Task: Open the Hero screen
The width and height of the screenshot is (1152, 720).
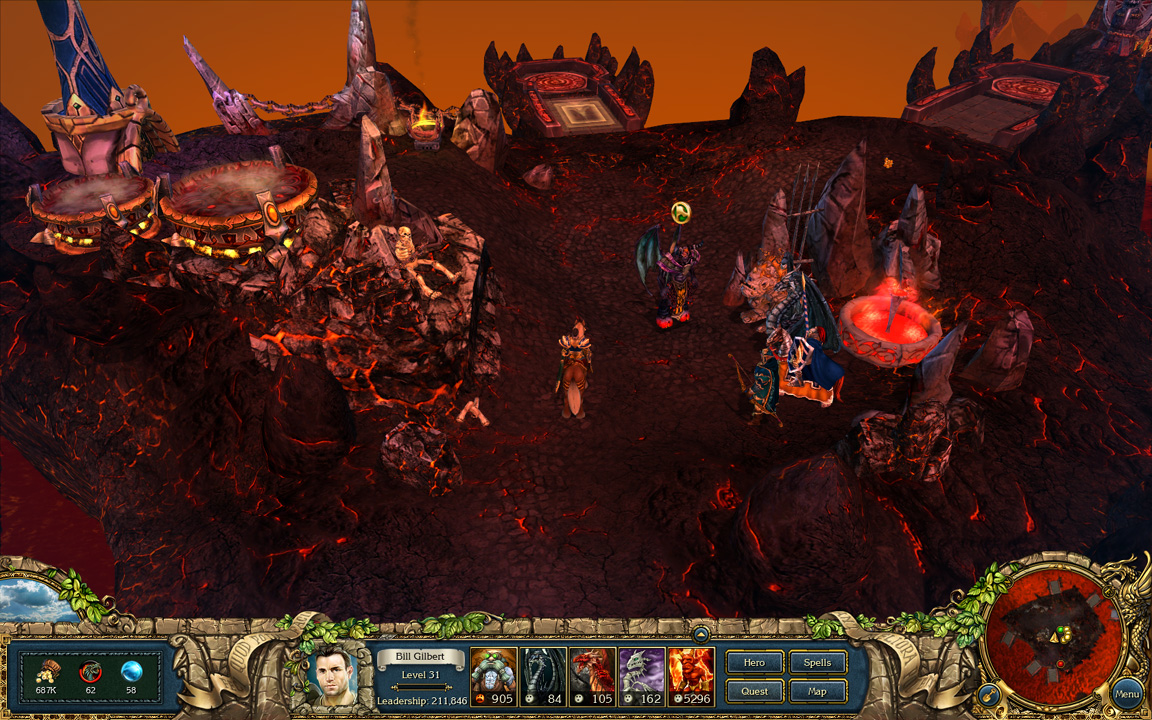Action: pos(754,663)
